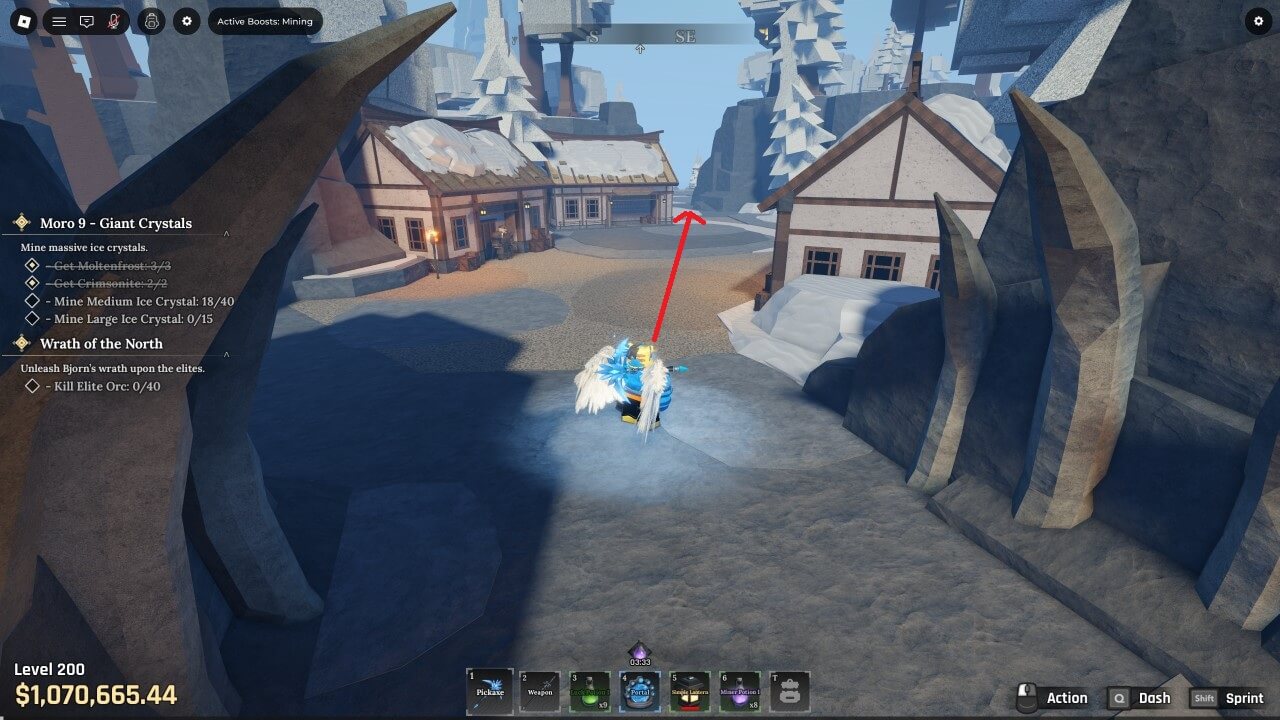Click the compass bar heading strip
Screen dimensions: 1280x720
click(640, 36)
